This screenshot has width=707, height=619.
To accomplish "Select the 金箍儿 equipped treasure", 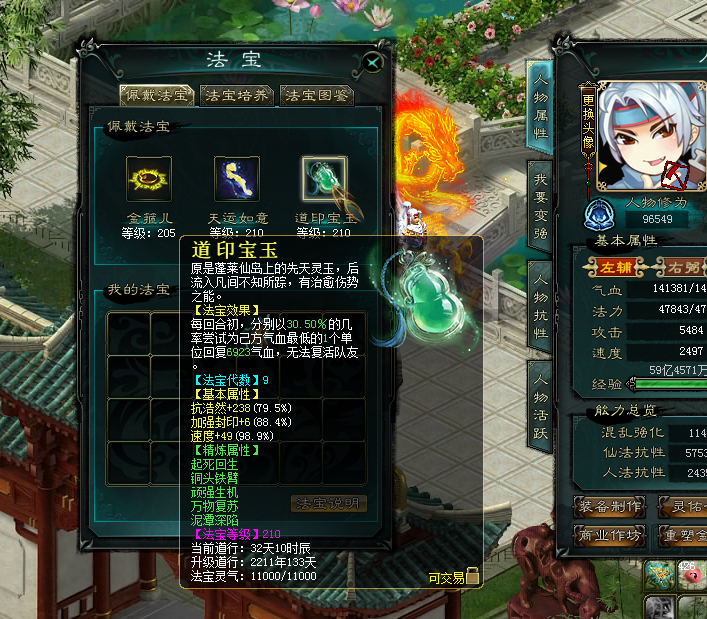I will point(149,179).
